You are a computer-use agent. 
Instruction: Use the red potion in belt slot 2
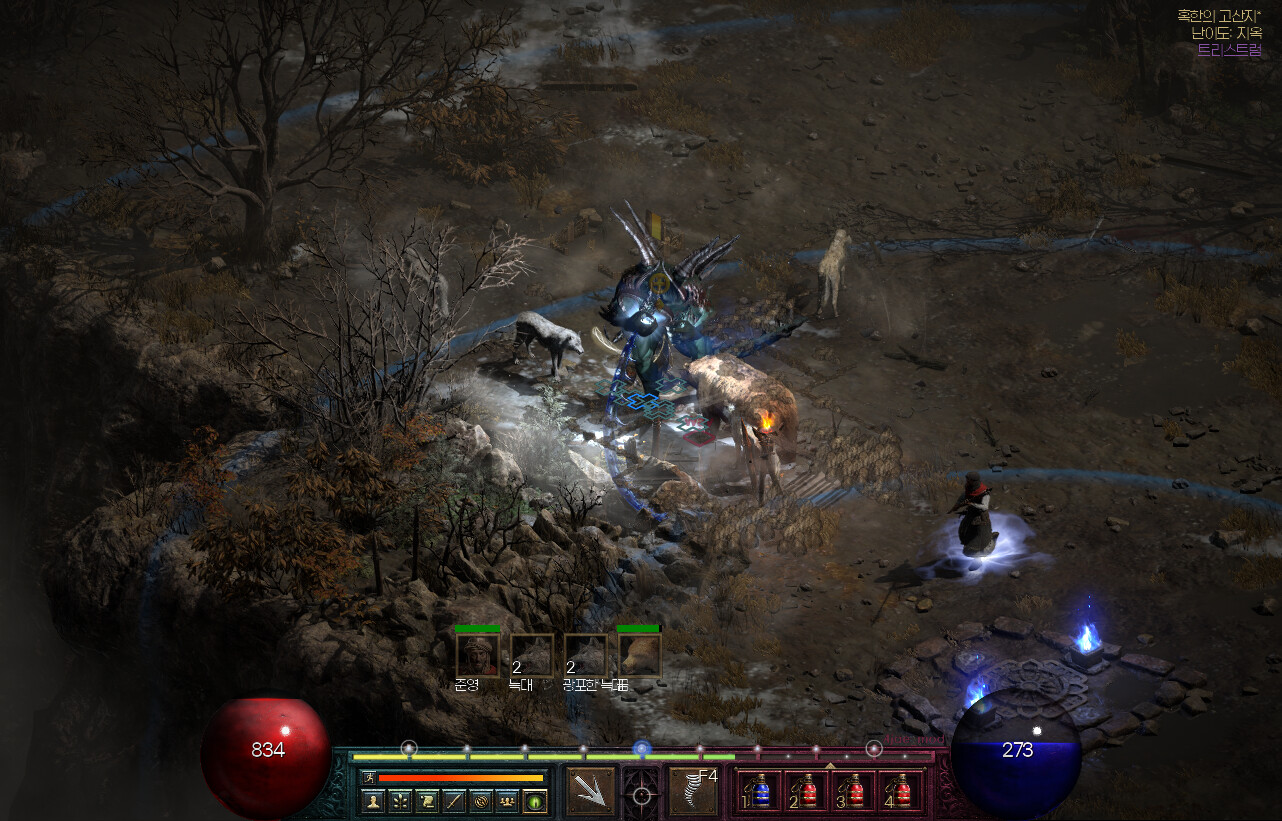(808, 791)
